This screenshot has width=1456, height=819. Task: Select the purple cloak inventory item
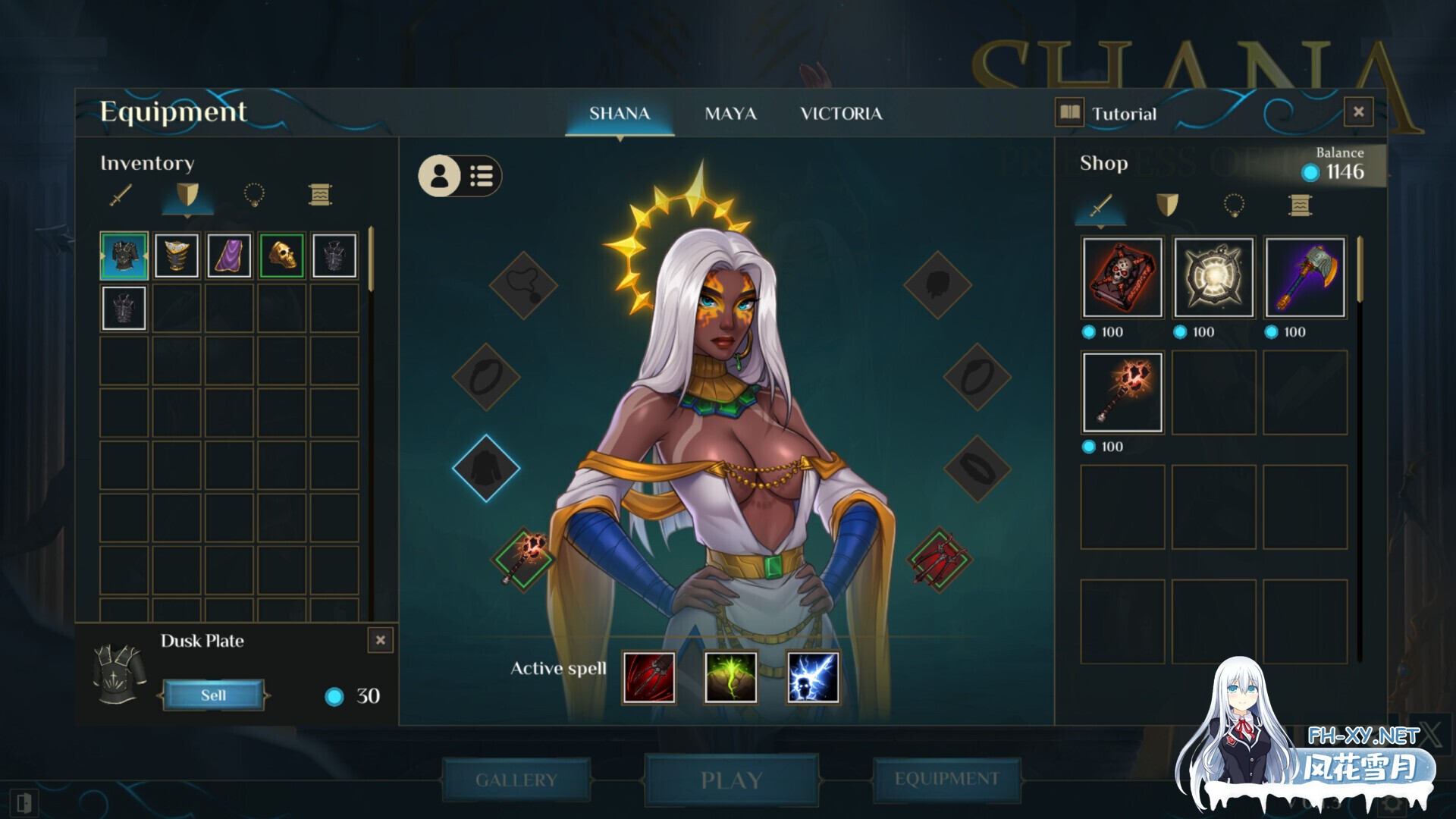pyautogui.click(x=229, y=256)
